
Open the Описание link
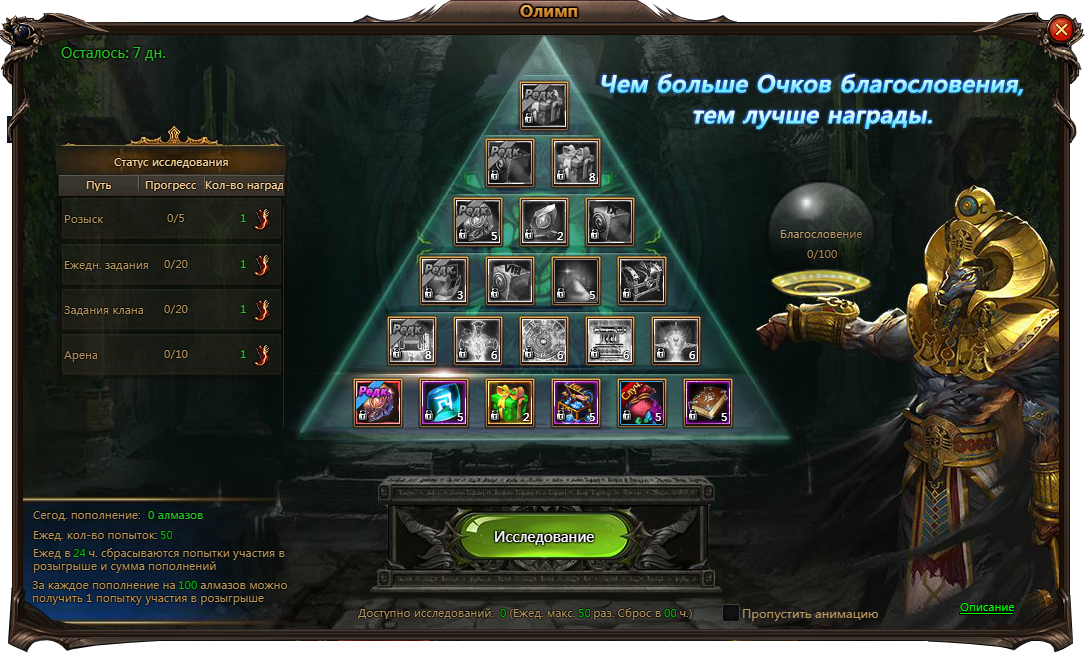[986, 608]
